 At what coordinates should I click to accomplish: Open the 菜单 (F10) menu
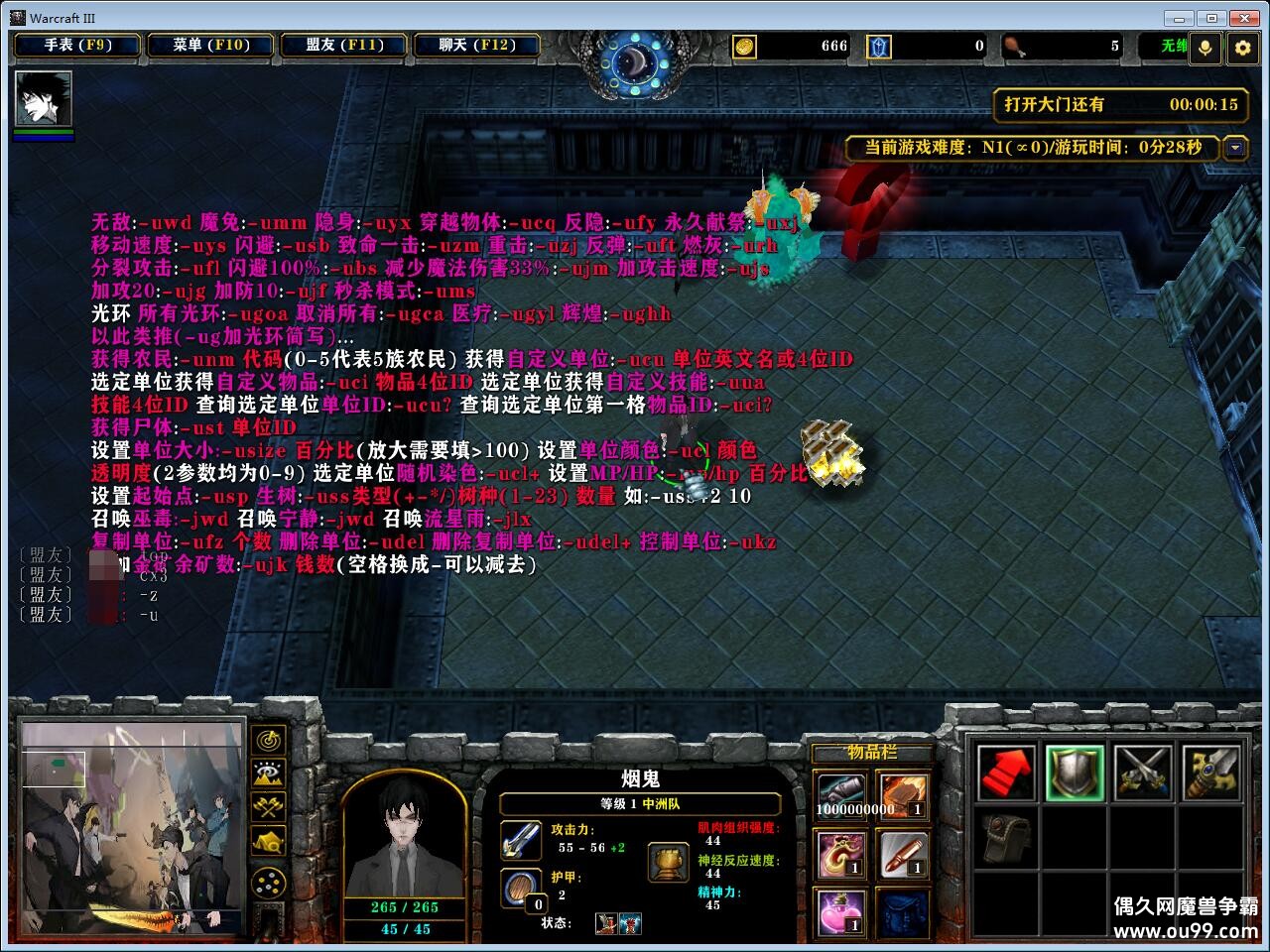210,46
